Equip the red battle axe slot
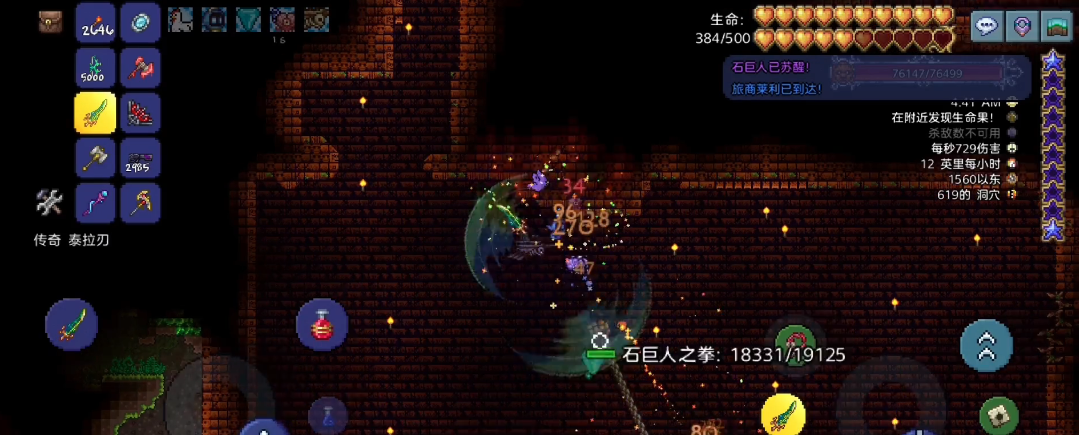 [x=140, y=68]
